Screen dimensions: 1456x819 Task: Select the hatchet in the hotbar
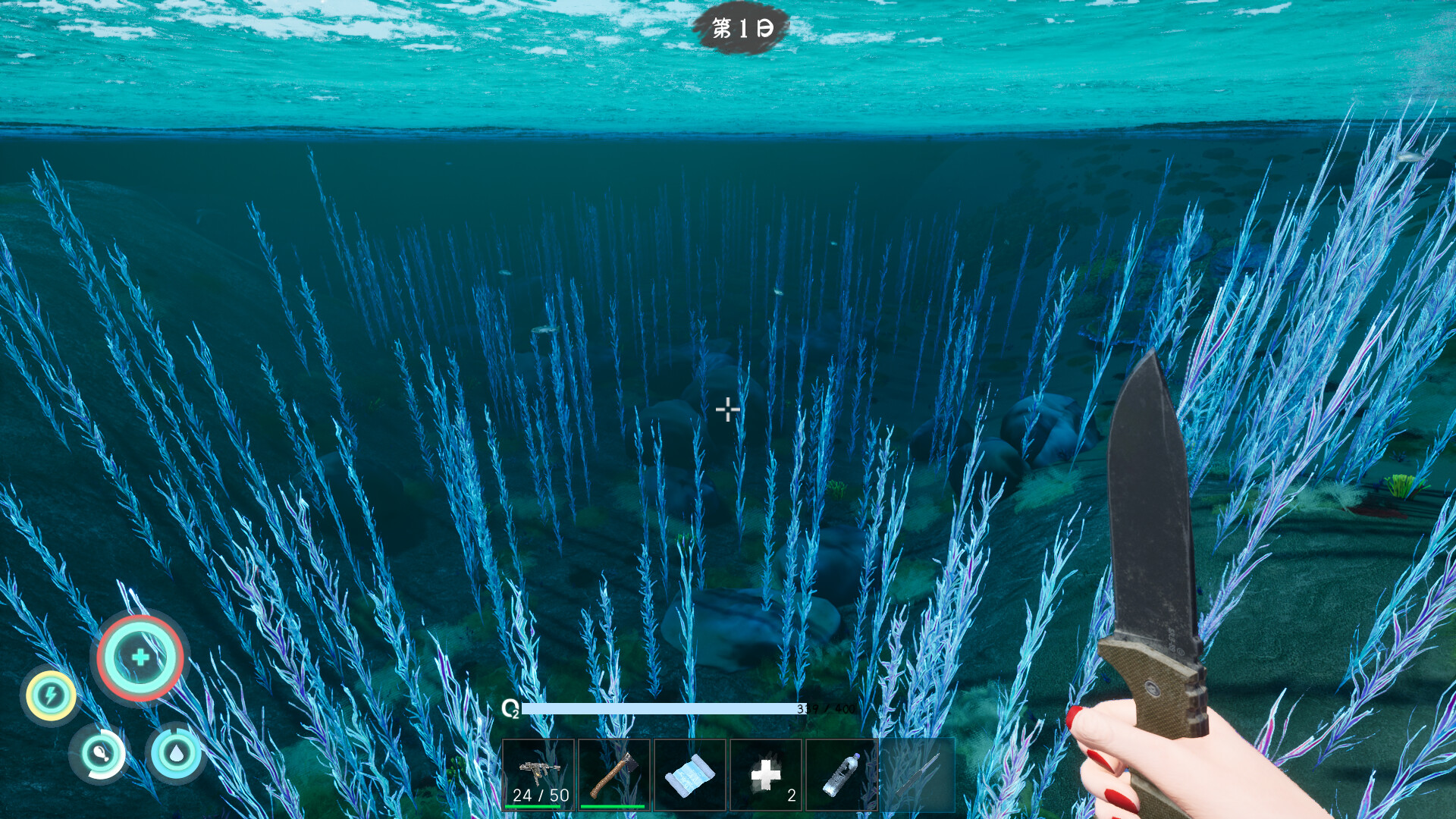click(616, 773)
